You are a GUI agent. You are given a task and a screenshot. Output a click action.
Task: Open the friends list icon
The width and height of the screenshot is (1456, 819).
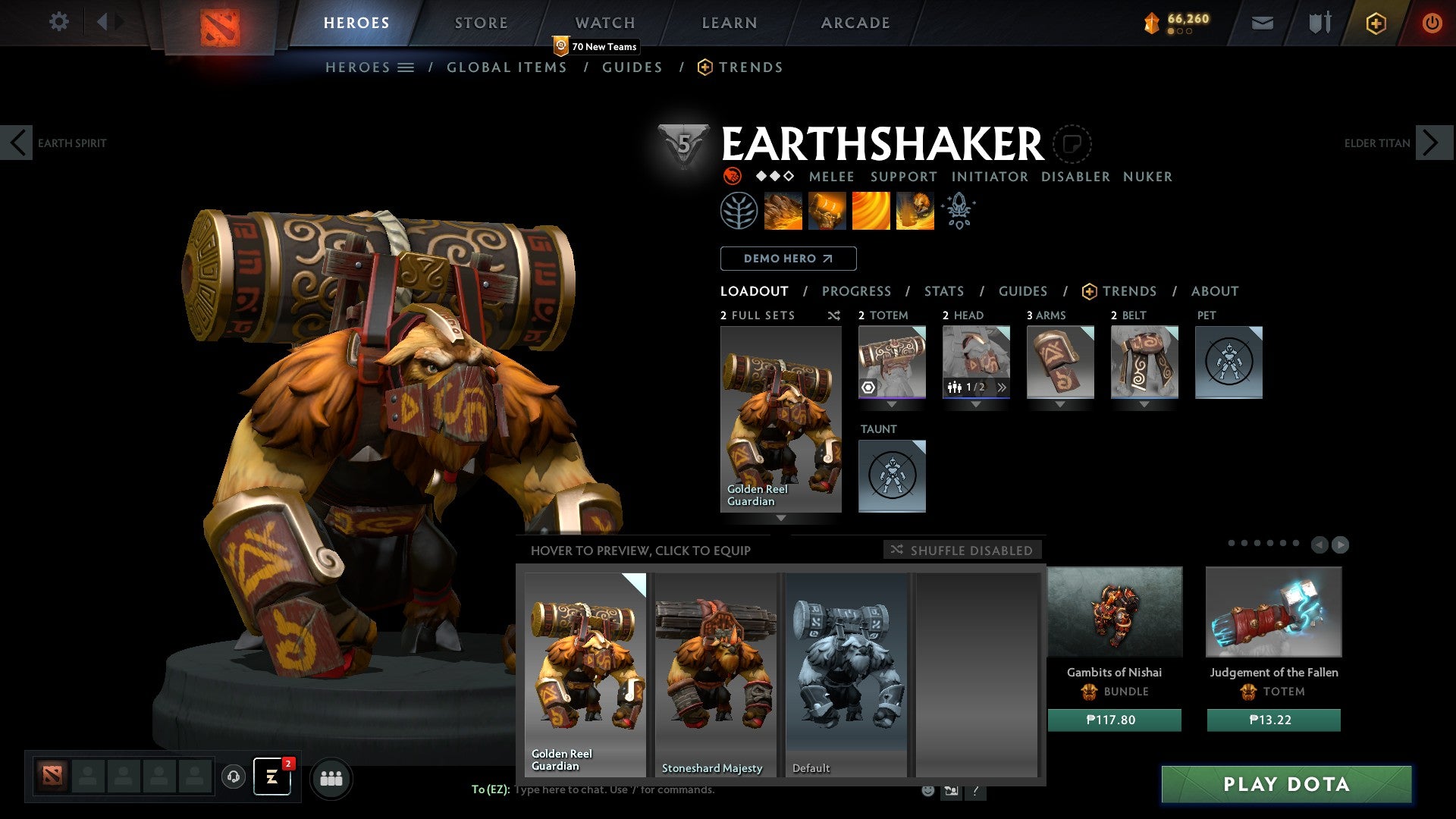point(331,777)
